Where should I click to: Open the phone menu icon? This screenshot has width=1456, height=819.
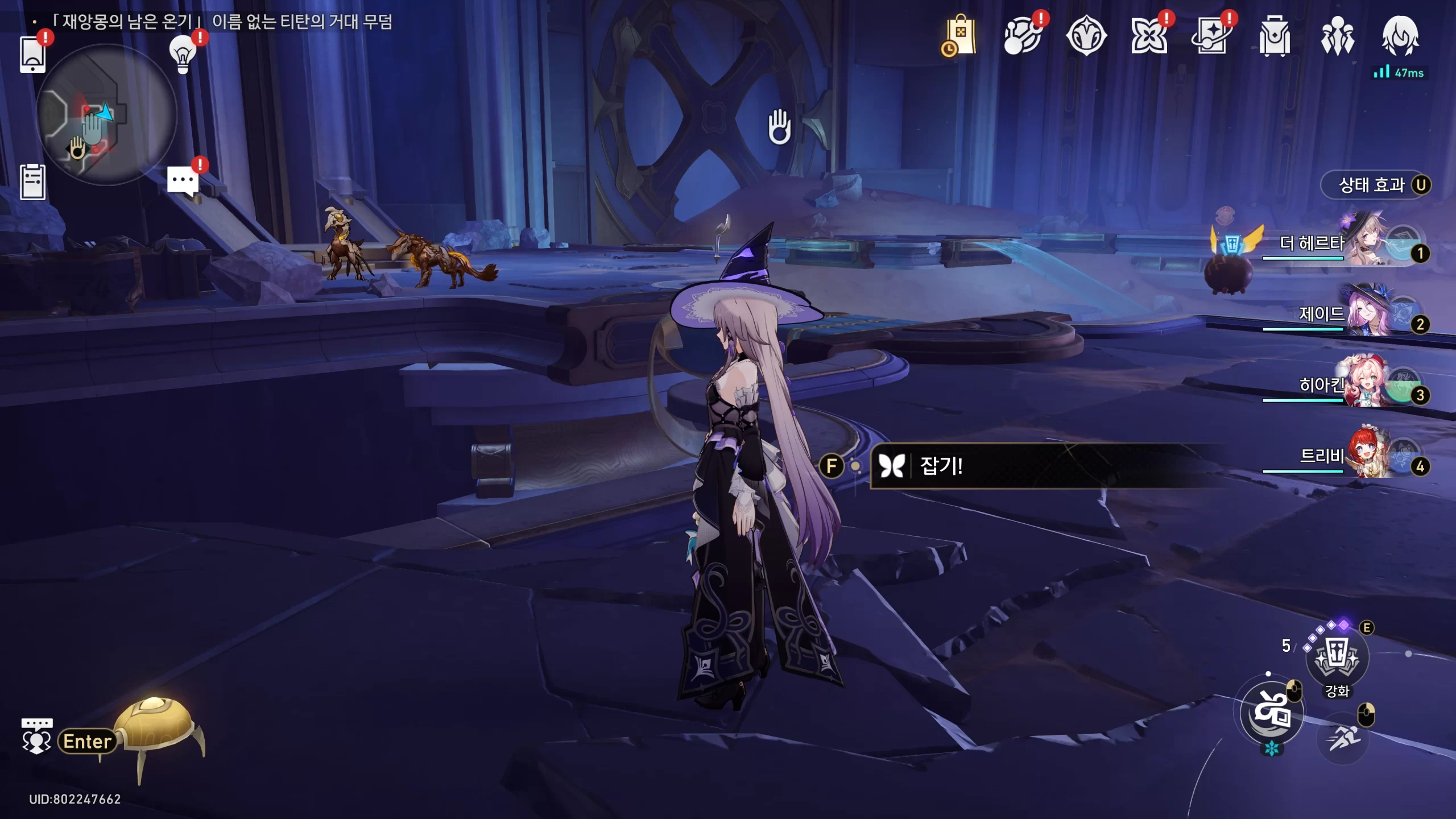pos(32,55)
